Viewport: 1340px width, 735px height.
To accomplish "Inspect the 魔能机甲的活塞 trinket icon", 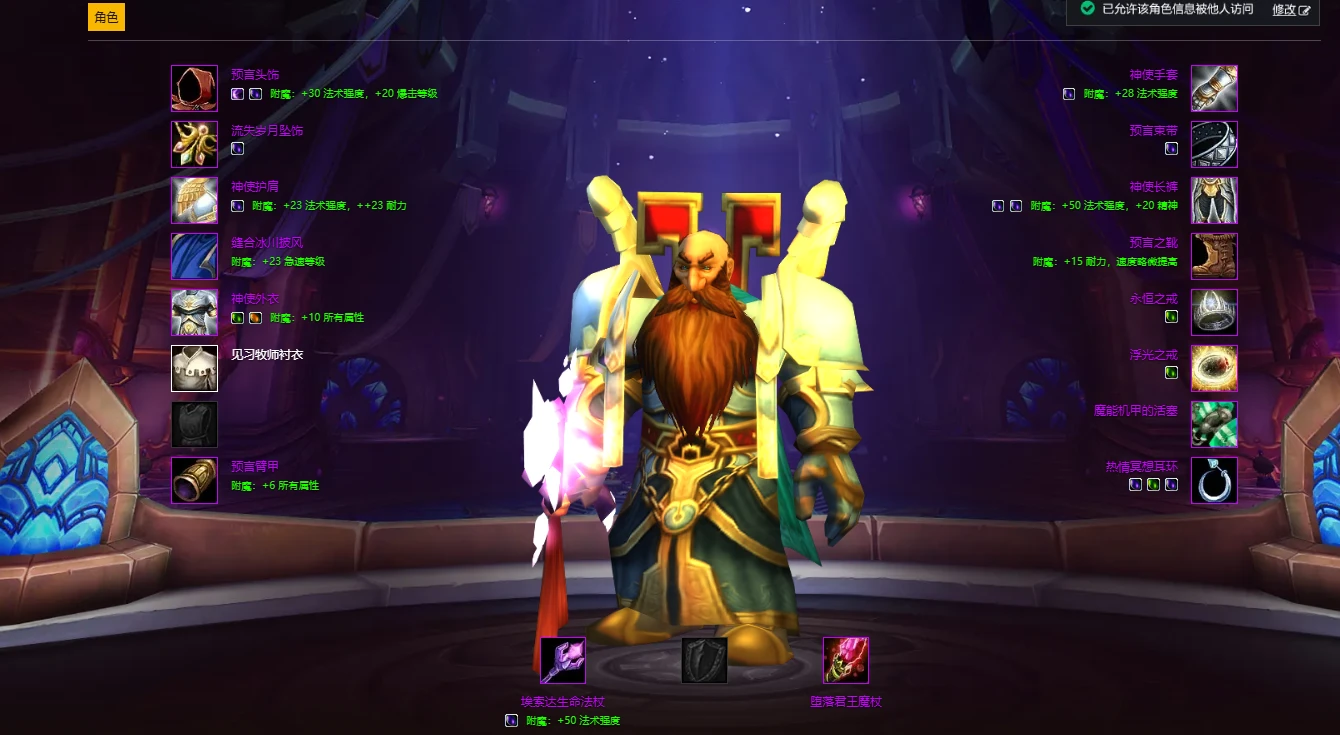I will coord(1214,424).
